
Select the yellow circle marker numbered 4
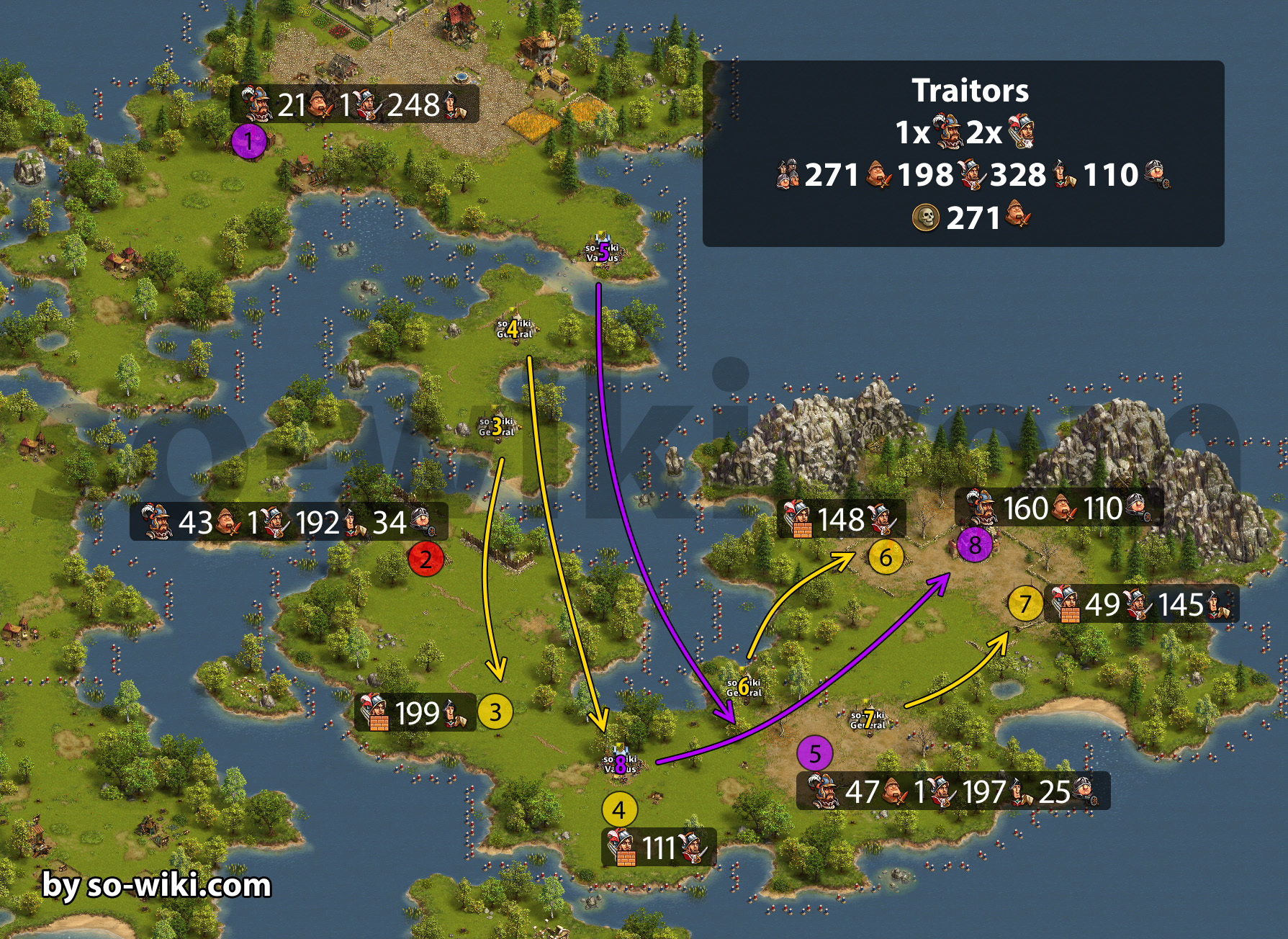[619, 810]
